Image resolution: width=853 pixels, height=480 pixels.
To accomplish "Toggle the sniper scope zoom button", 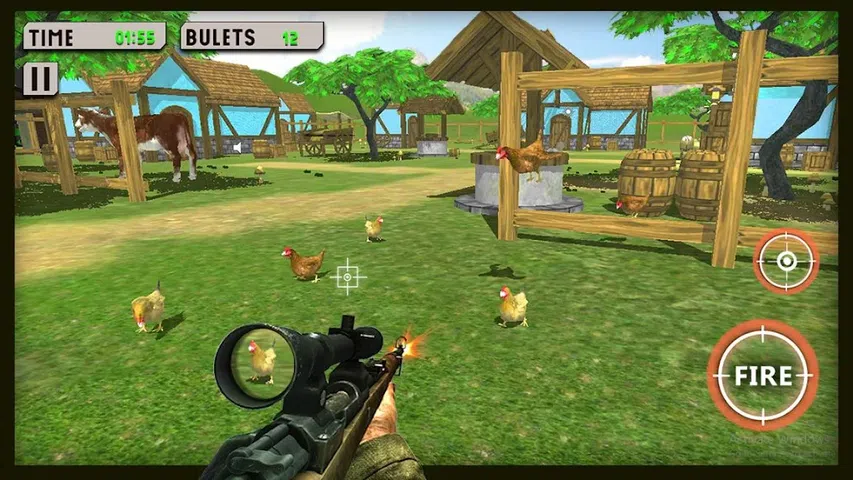I will point(786,261).
